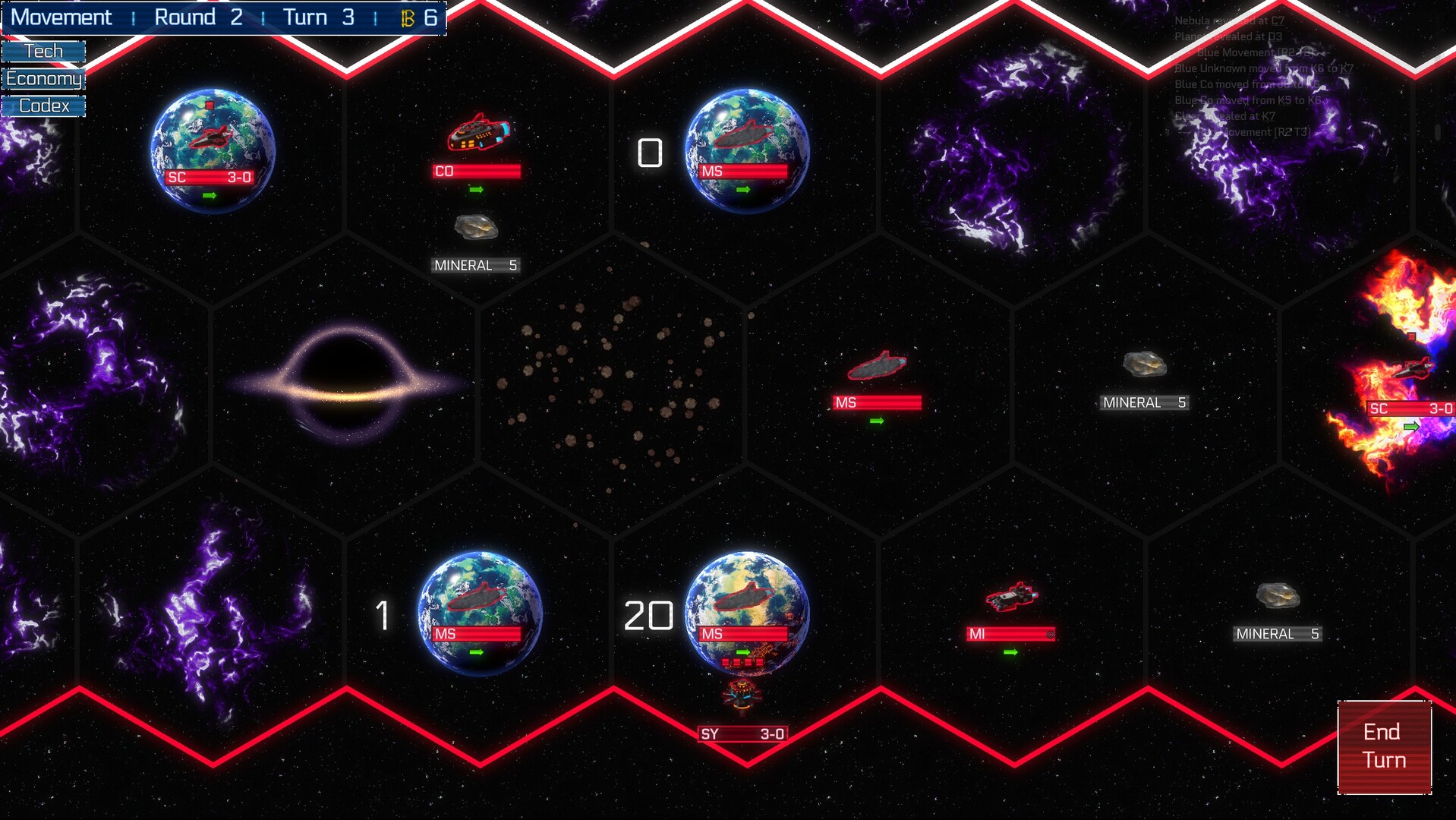Select the lone MS ship in the center hex
This screenshot has height=820, width=1456.
pyautogui.click(x=878, y=367)
